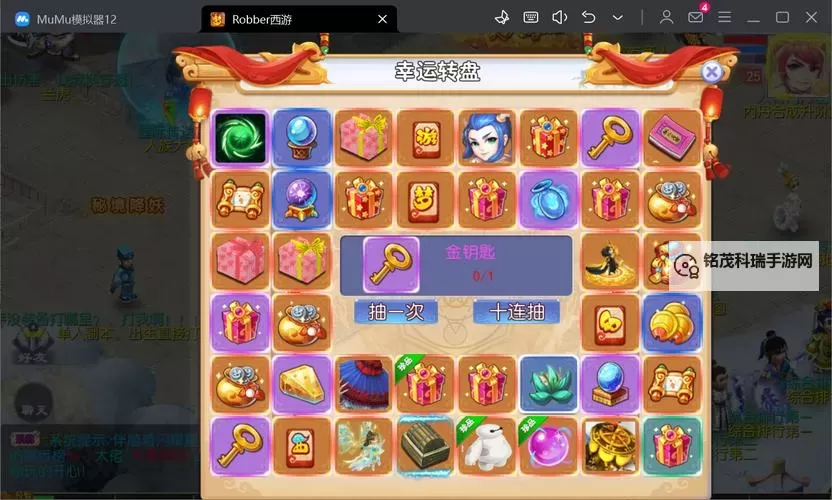Minimize the MuMu emulator window
Image resolution: width=832 pixels, height=500 pixels.
(754, 17)
